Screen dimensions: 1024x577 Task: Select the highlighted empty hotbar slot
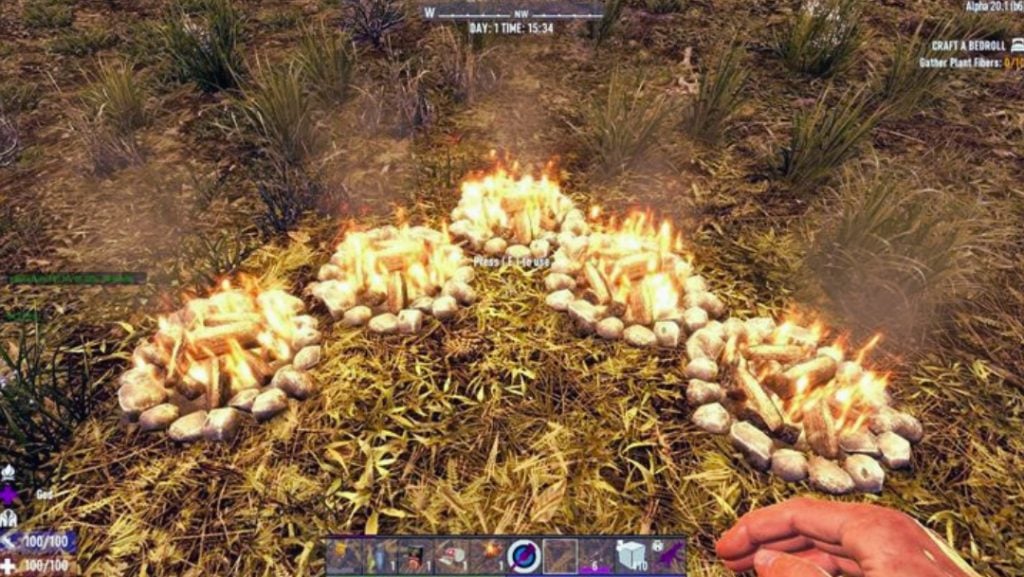click(x=560, y=555)
